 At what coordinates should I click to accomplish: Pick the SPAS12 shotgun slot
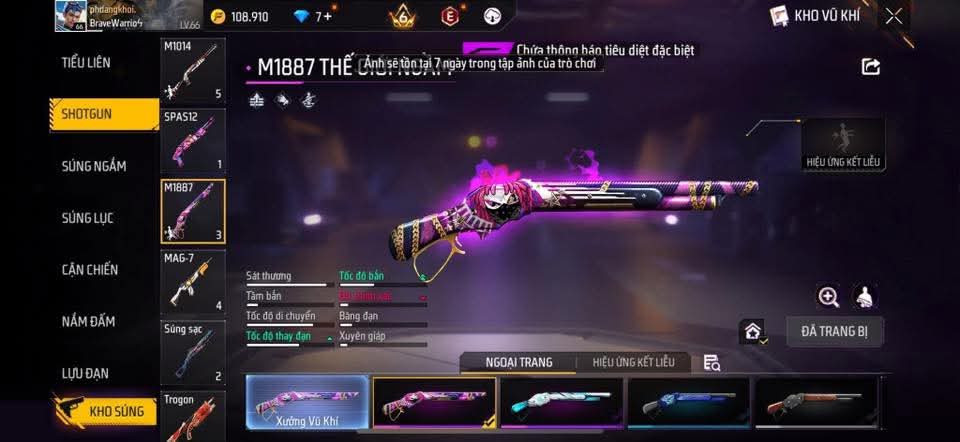(192, 140)
